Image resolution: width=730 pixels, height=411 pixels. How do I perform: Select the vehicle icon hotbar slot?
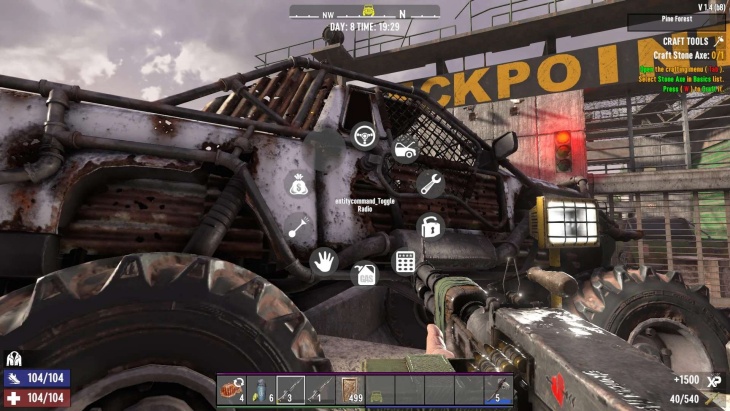tap(379, 389)
